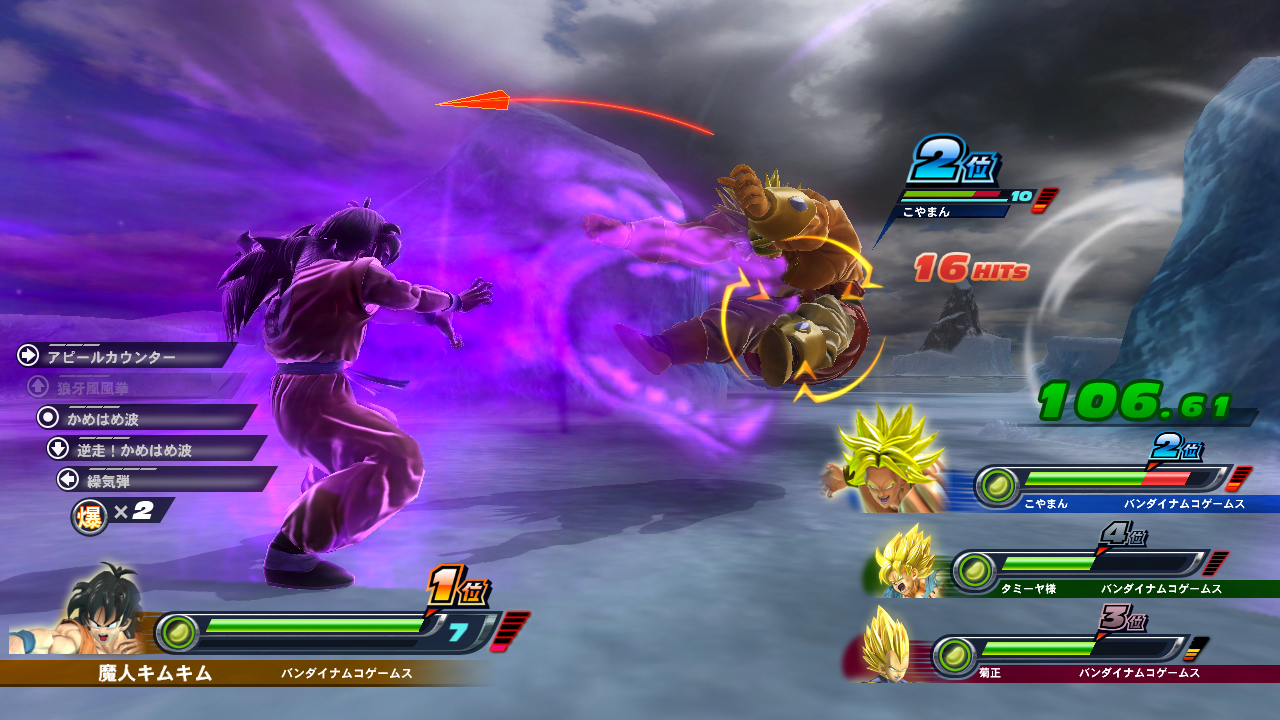1280x720 pixels.
Task: Select the アピールカウンター skill entry
Action: pyautogui.click(x=110, y=357)
